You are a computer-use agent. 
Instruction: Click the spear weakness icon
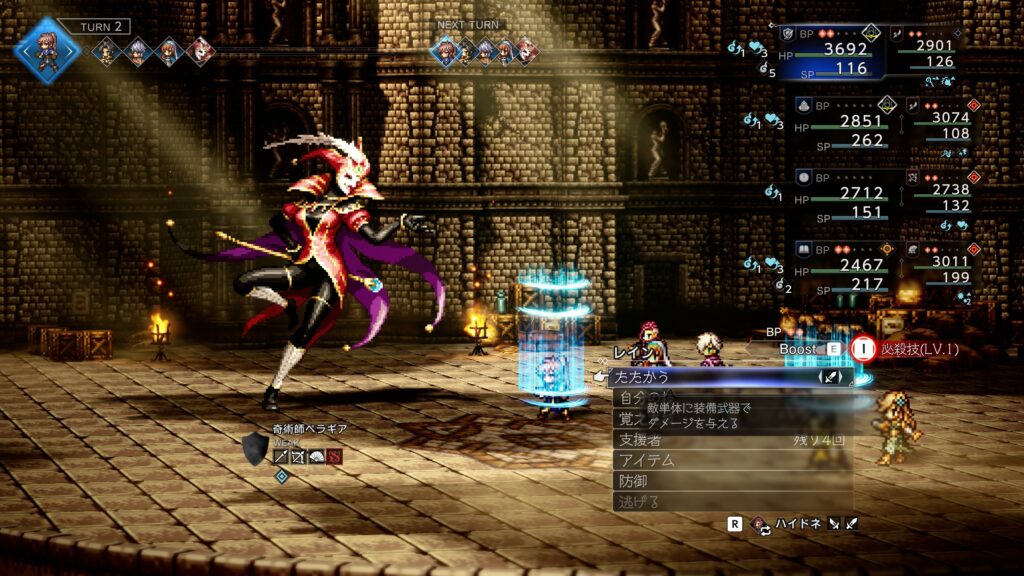282,456
